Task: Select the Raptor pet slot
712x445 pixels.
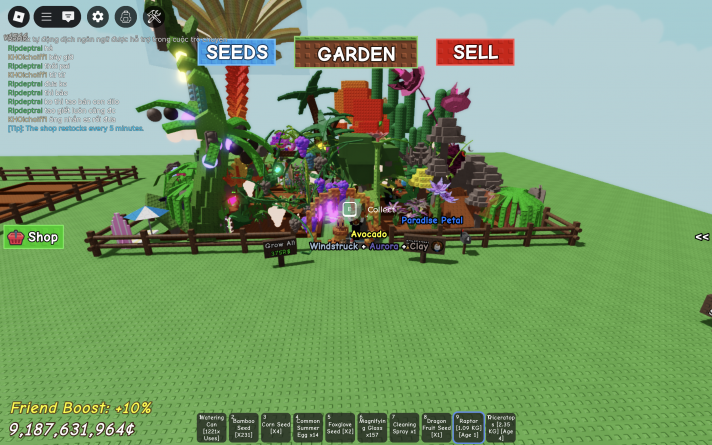Action: [x=468, y=427]
